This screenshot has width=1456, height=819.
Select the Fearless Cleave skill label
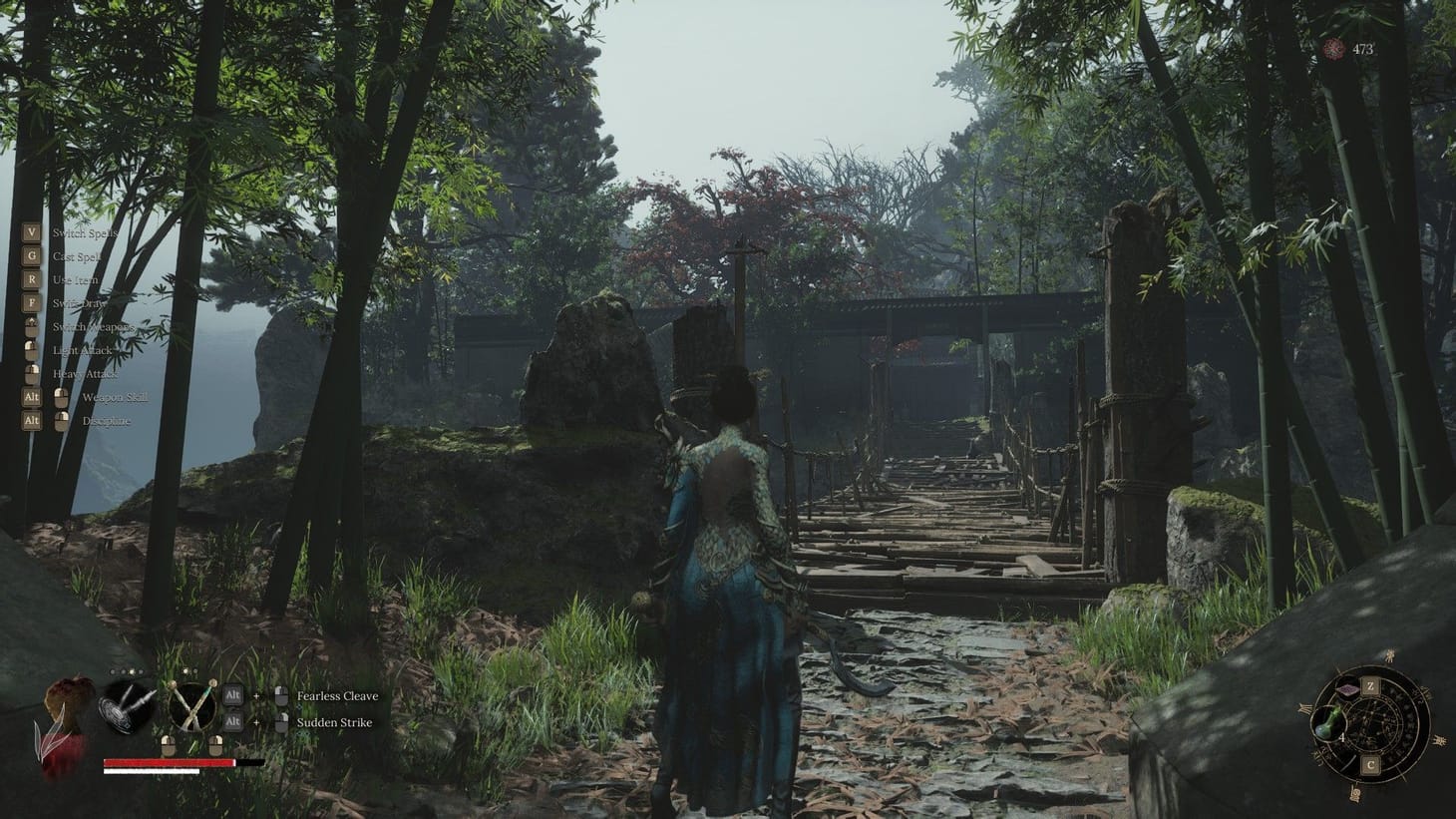pyautogui.click(x=337, y=696)
